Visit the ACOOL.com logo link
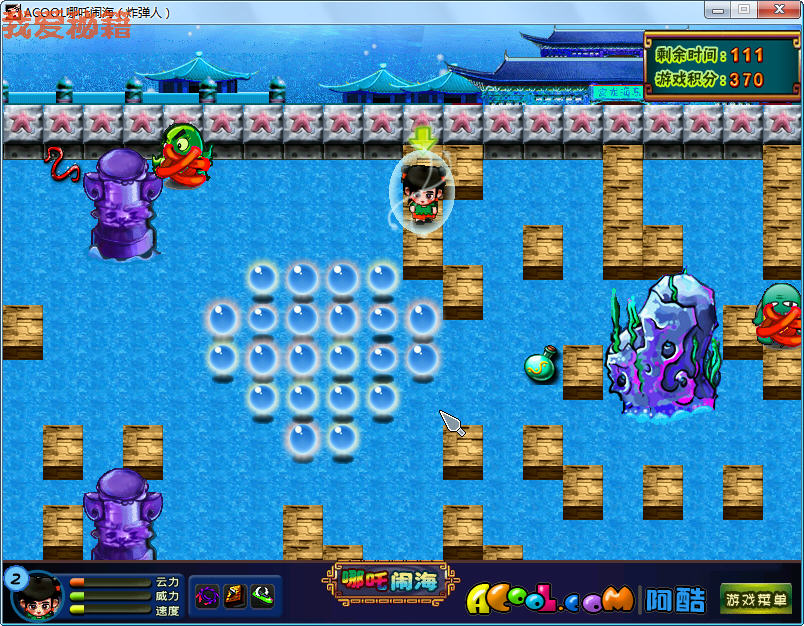The width and height of the screenshot is (804, 626). (x=549, y=599)
